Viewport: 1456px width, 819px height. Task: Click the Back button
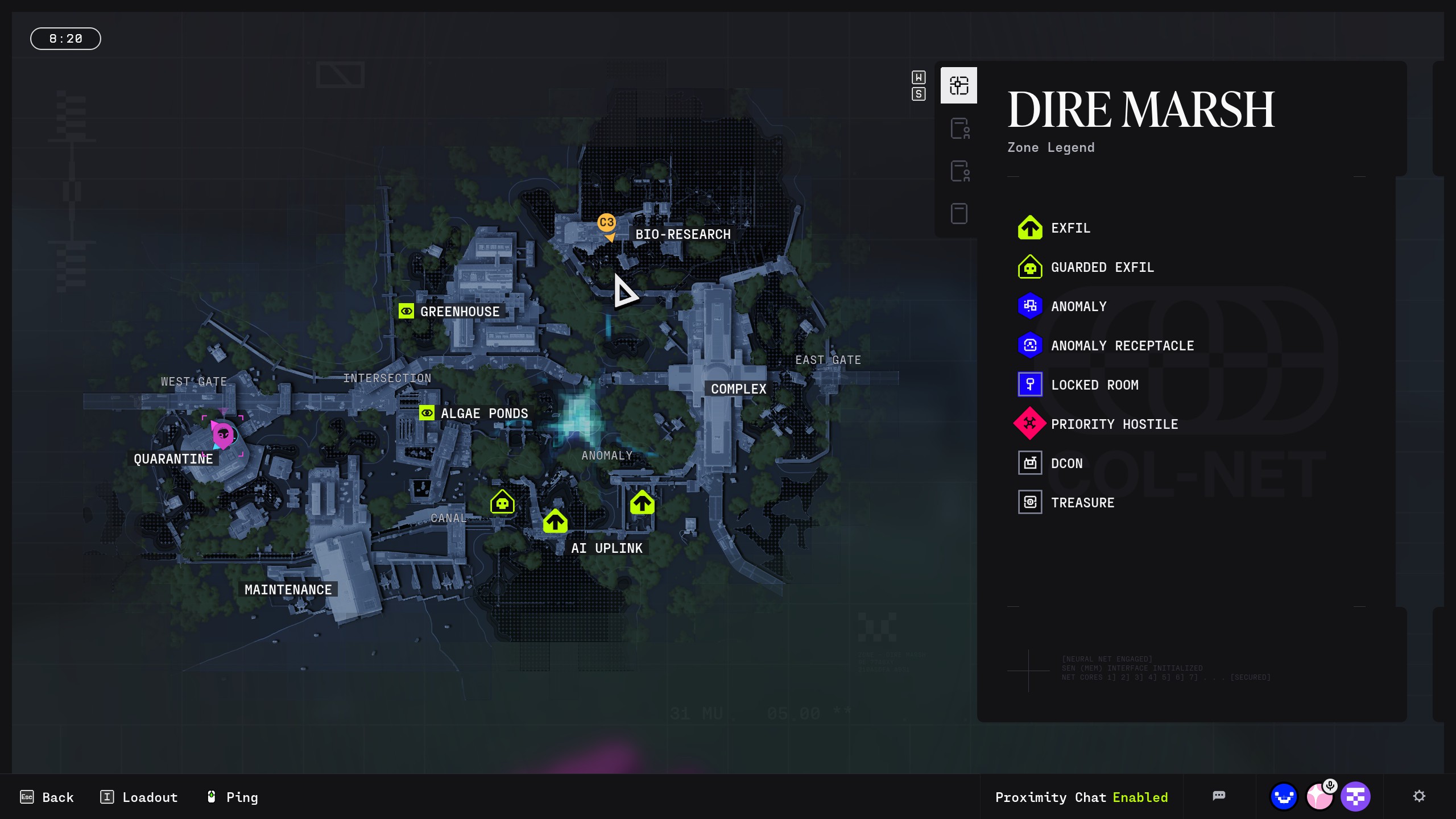(47, 797)
